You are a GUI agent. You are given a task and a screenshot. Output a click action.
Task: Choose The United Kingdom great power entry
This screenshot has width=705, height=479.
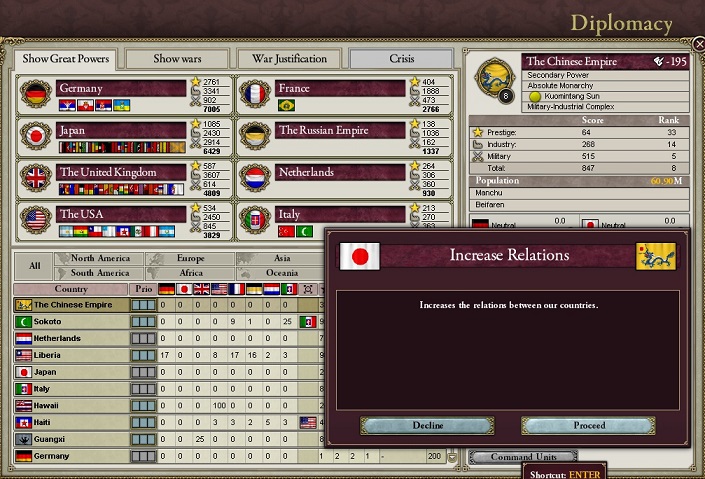click(121, 172)
